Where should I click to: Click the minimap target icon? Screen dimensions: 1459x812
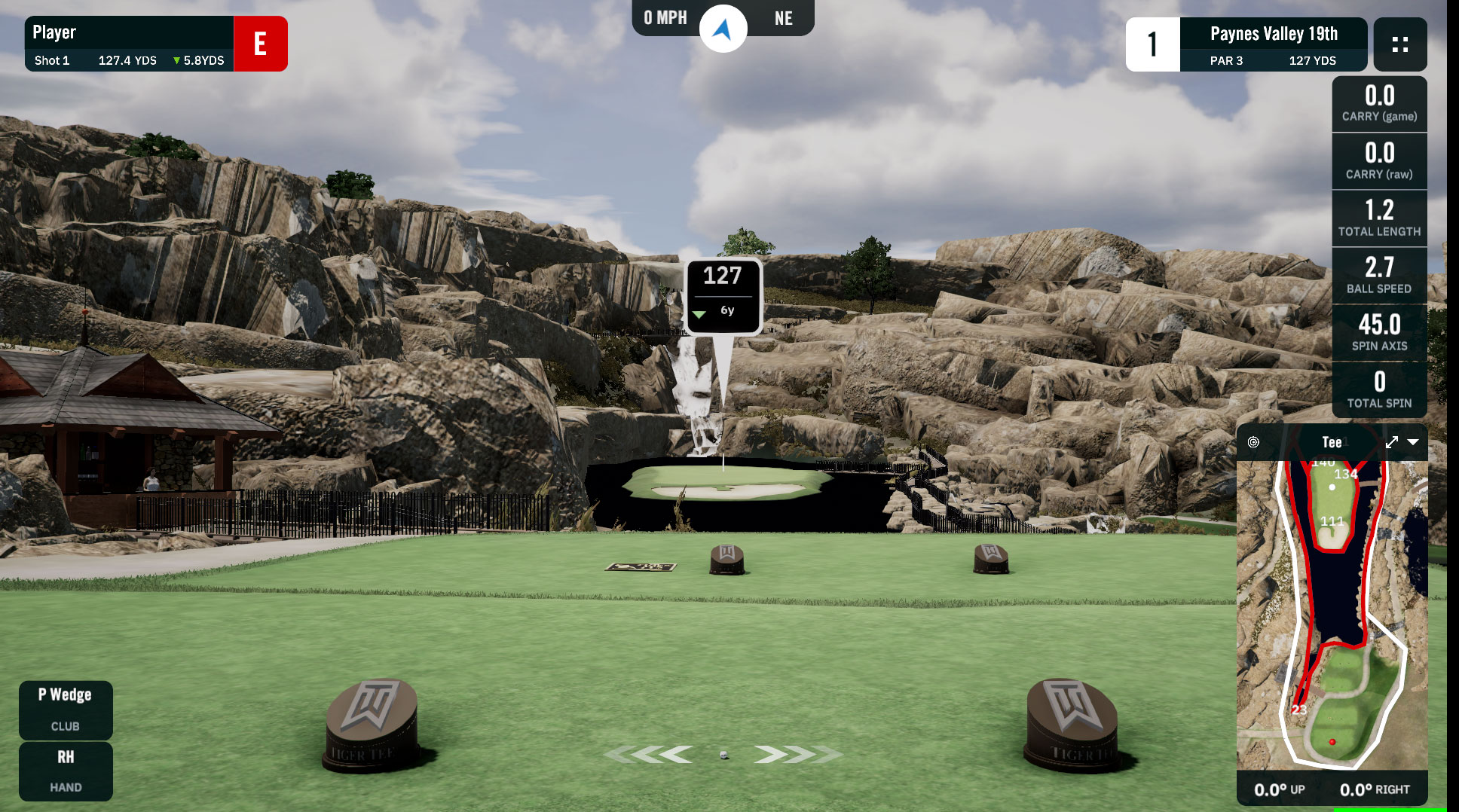(x=1253, y=442)
